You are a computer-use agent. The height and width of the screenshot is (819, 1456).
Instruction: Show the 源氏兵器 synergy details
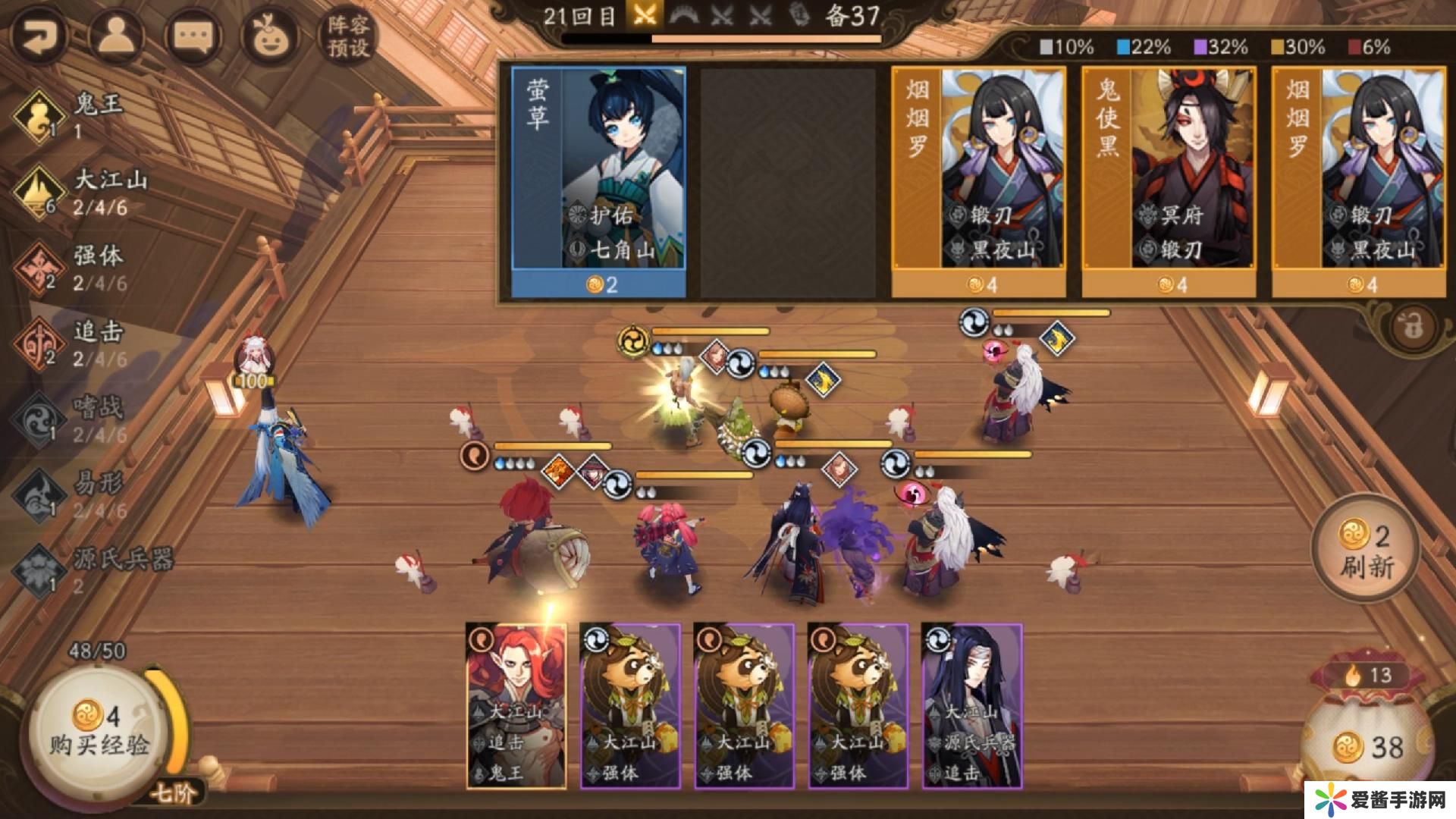[x=91, y=570]
